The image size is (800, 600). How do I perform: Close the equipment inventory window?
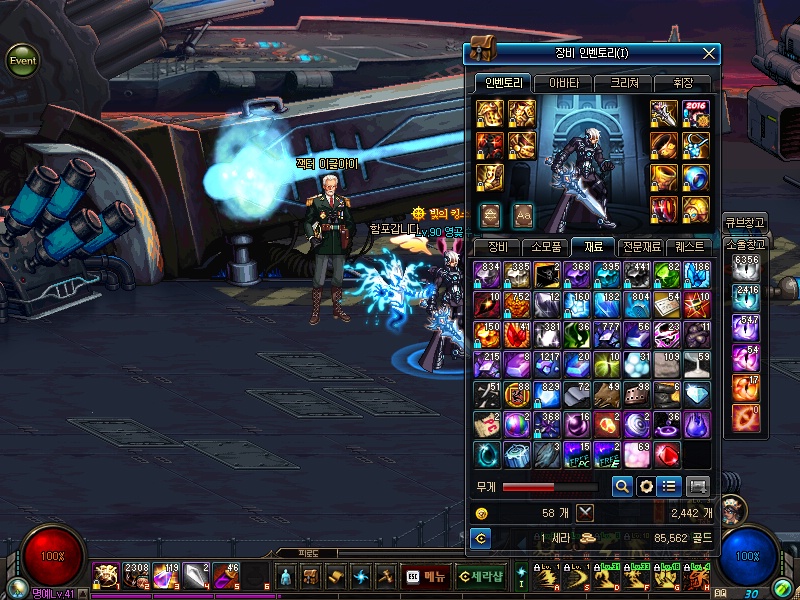coord(709,53)
